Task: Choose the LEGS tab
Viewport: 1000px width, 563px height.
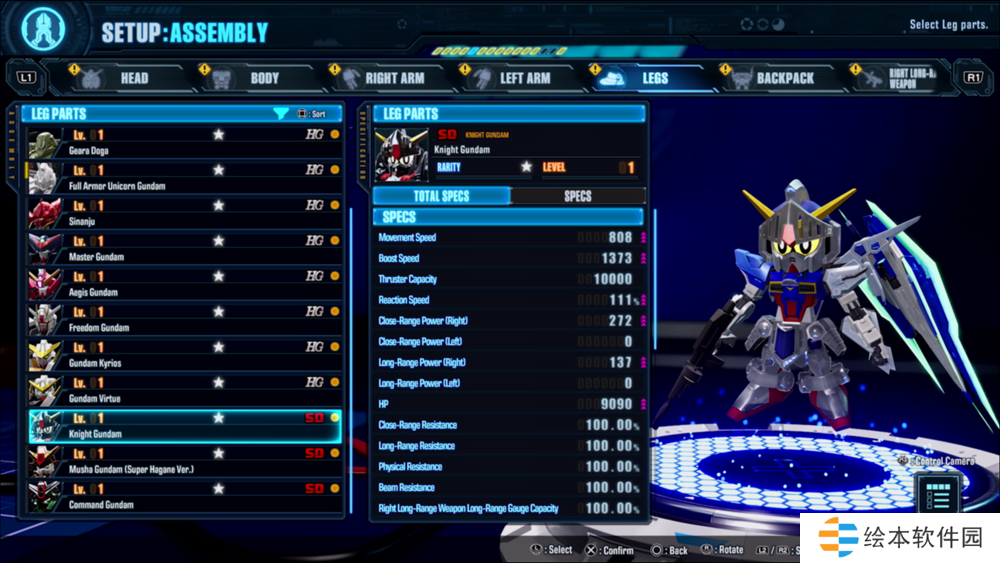Action: [x=643, y=78]
